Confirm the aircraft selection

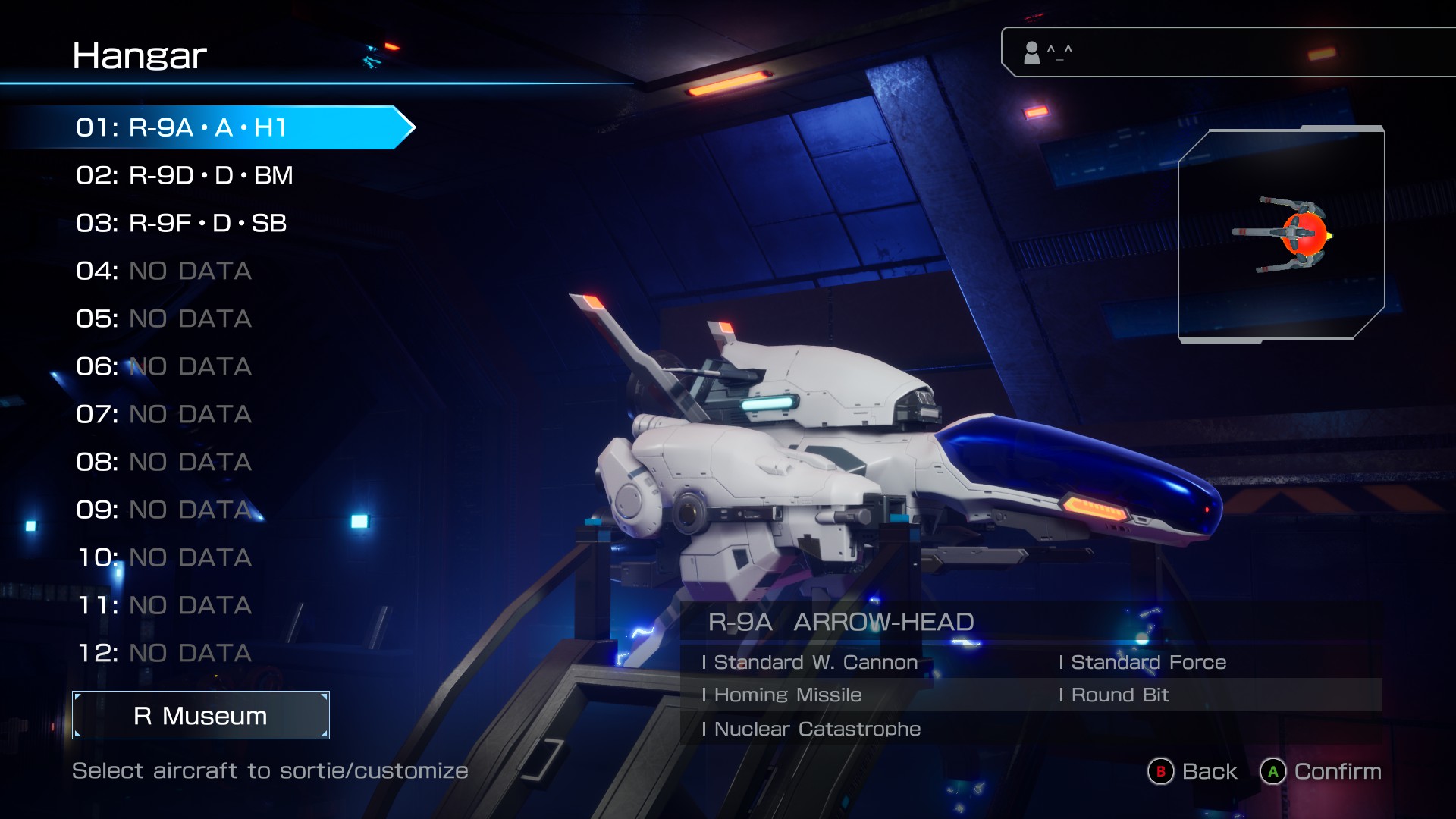point(1321,771)
